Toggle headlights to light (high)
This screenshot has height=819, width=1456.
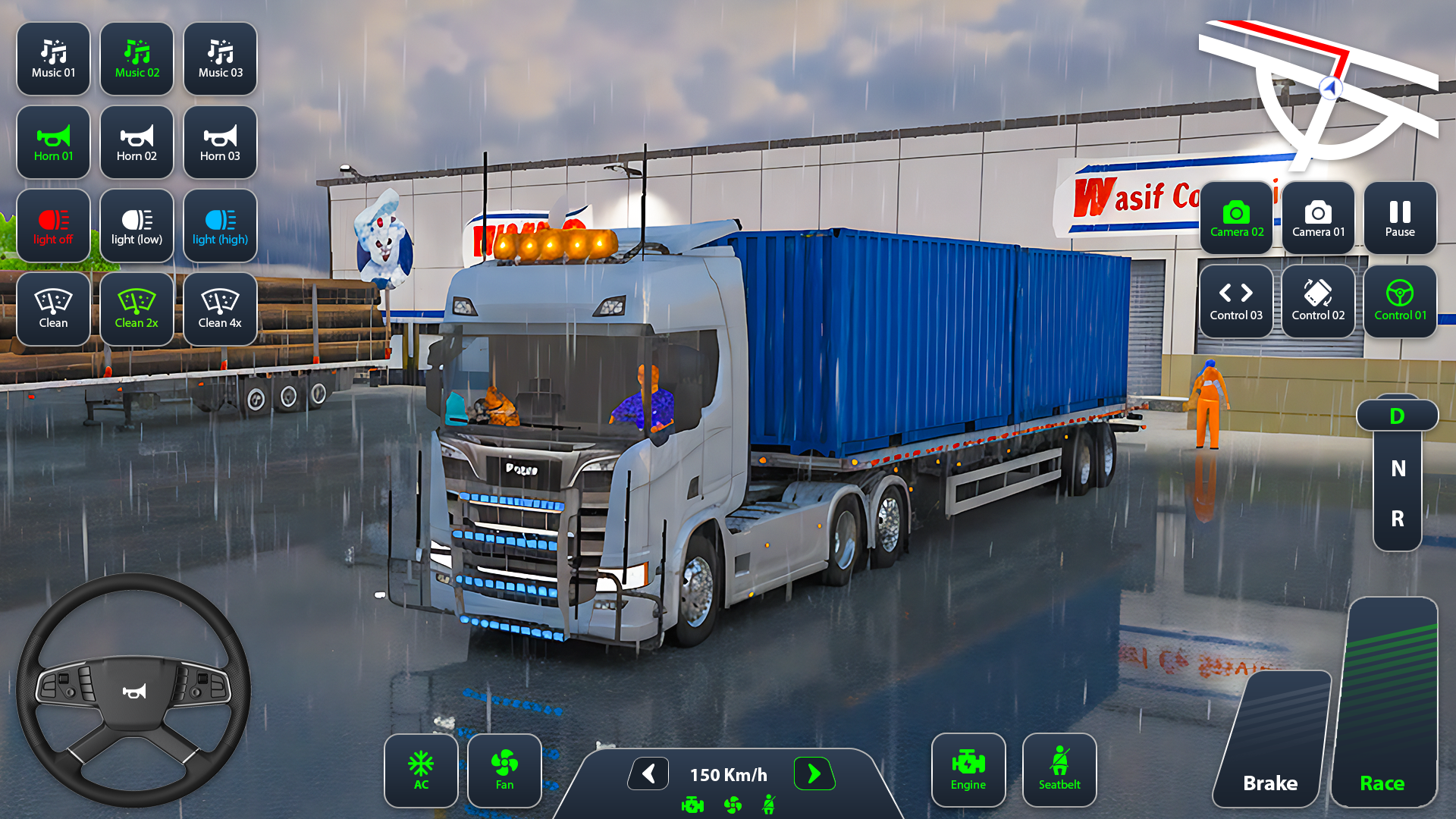tap(219, 225)
